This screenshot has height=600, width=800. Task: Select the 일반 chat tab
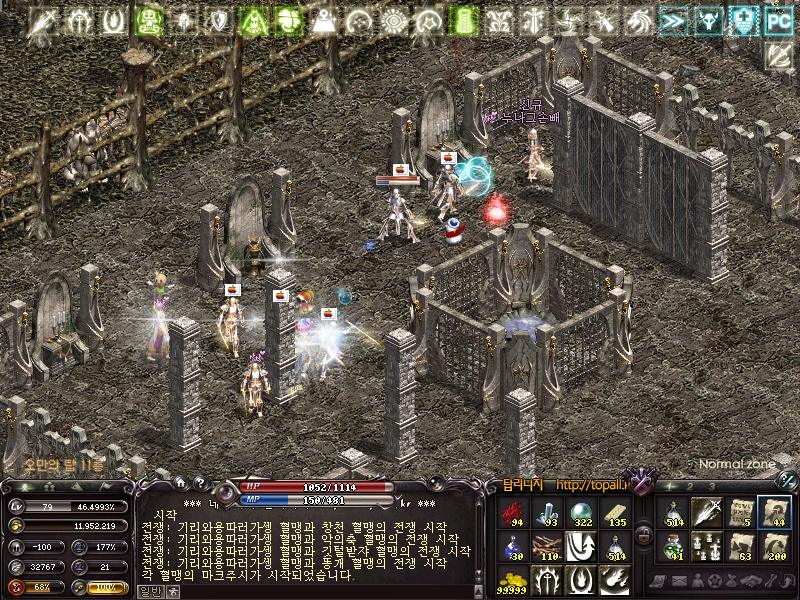click(148, 591)
